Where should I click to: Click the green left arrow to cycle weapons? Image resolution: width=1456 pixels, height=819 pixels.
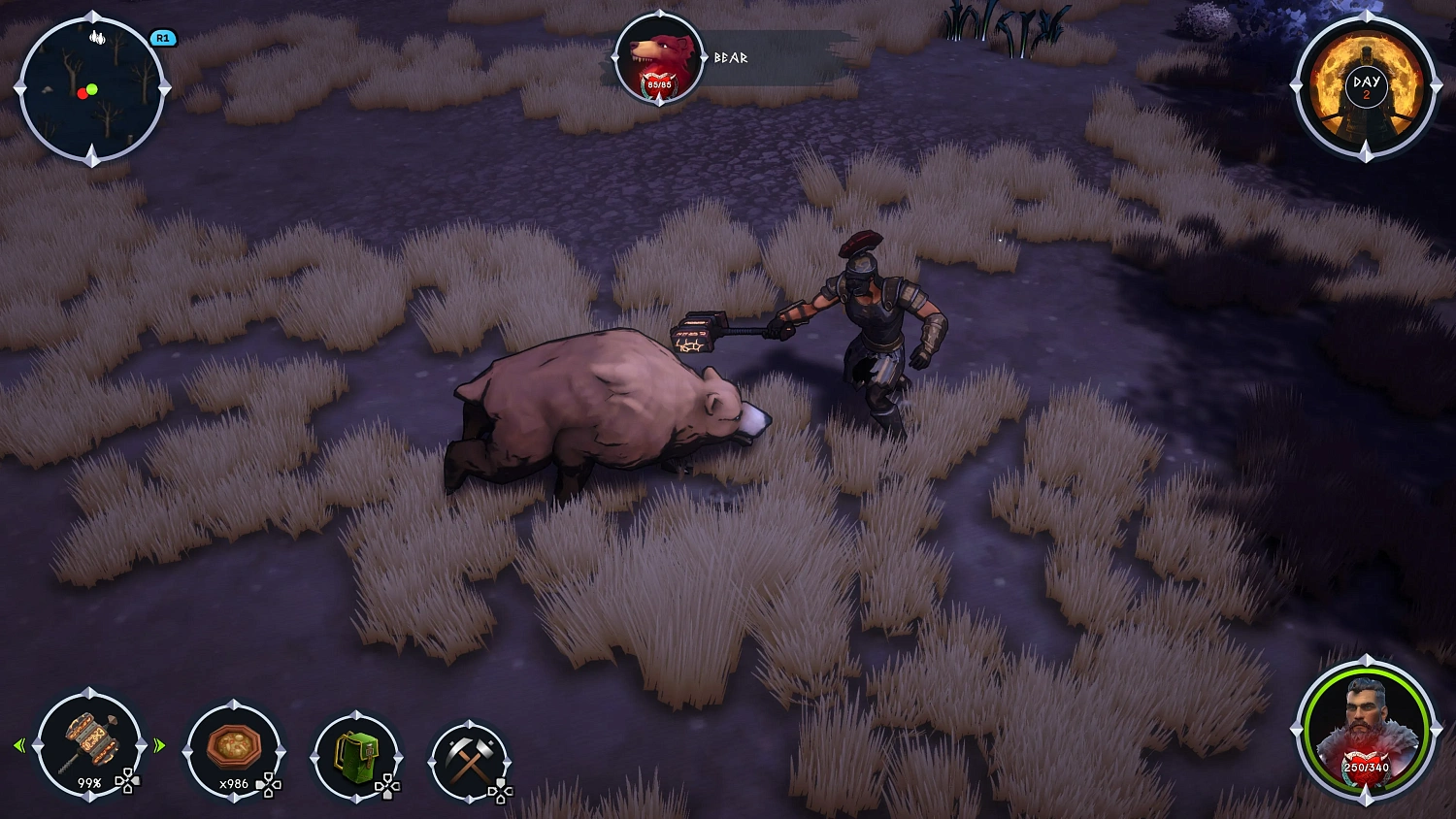(19, 745)
